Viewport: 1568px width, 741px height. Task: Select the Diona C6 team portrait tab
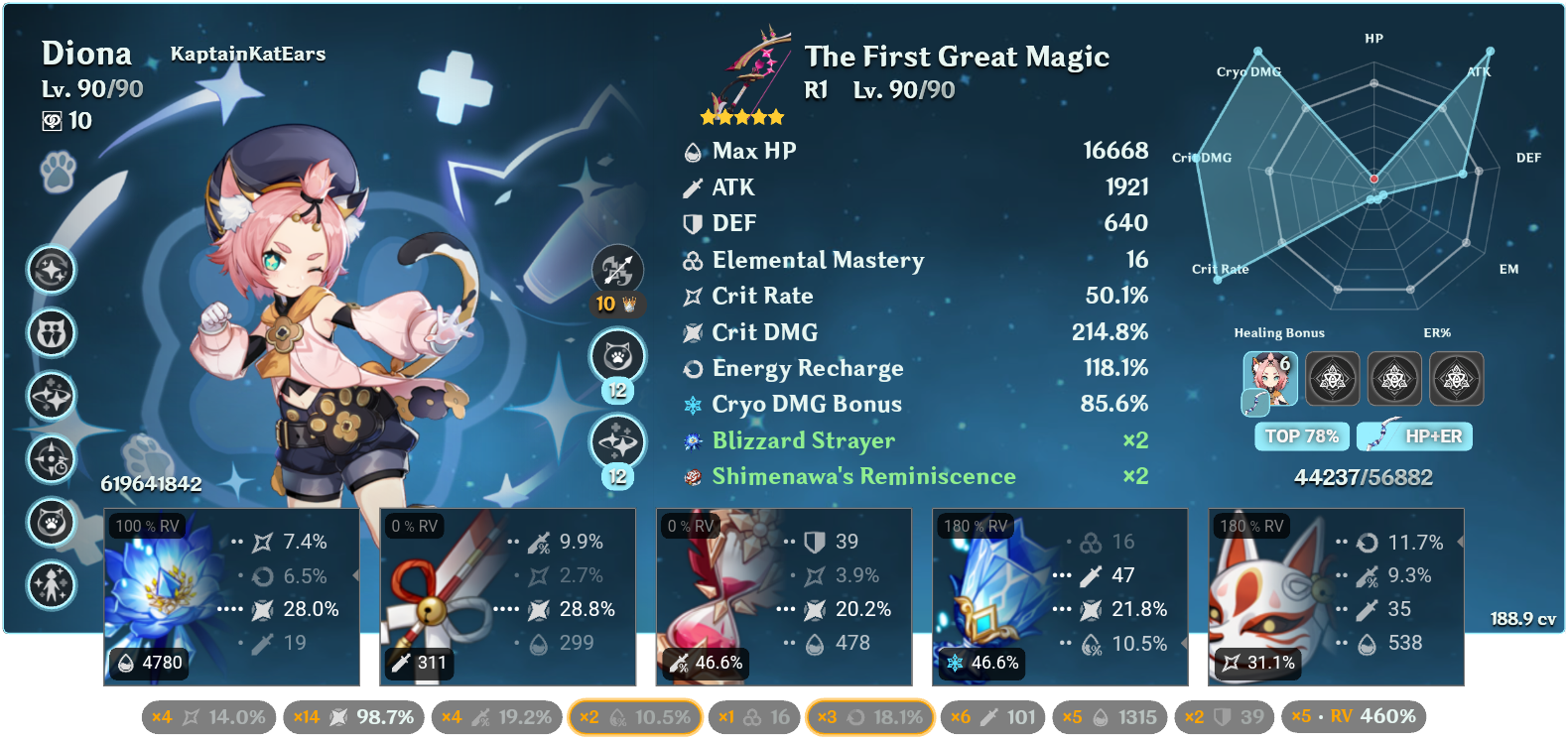click(x=1271, y=378)
